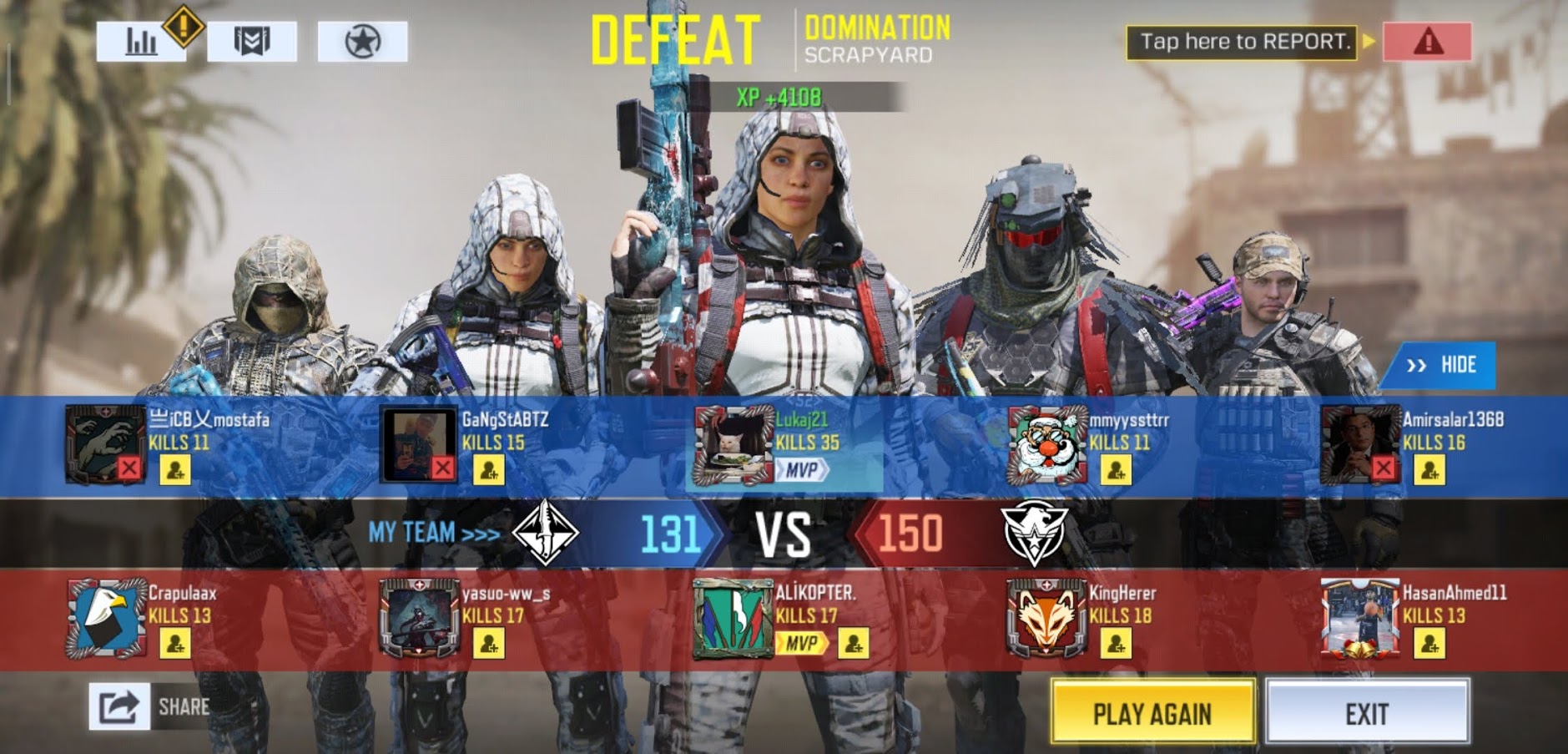1568x754 pixels.
Task: Open the rank chevron badge tab
Action: point(251,41)
